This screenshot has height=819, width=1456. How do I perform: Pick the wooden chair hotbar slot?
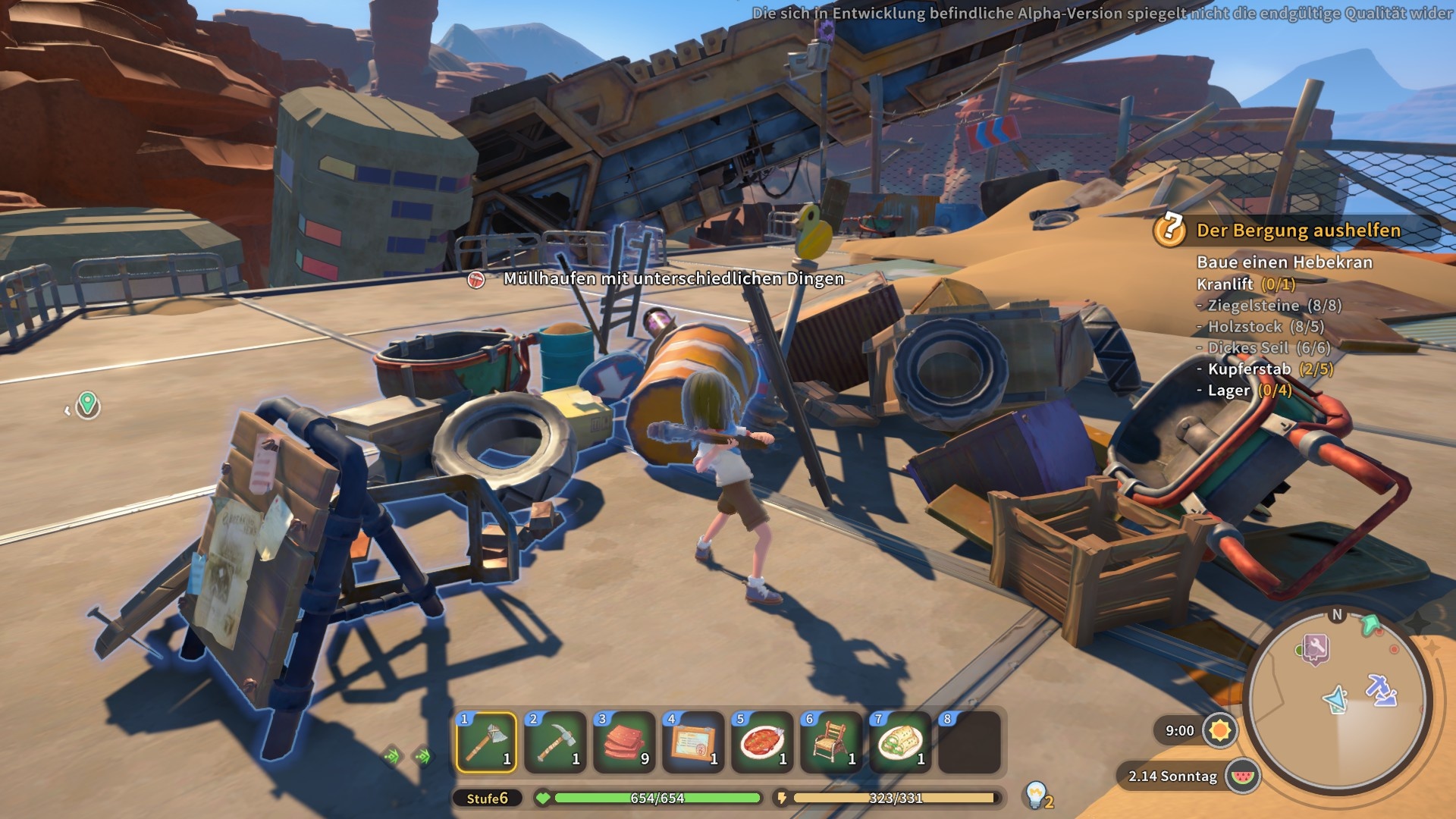click(831, 742)
